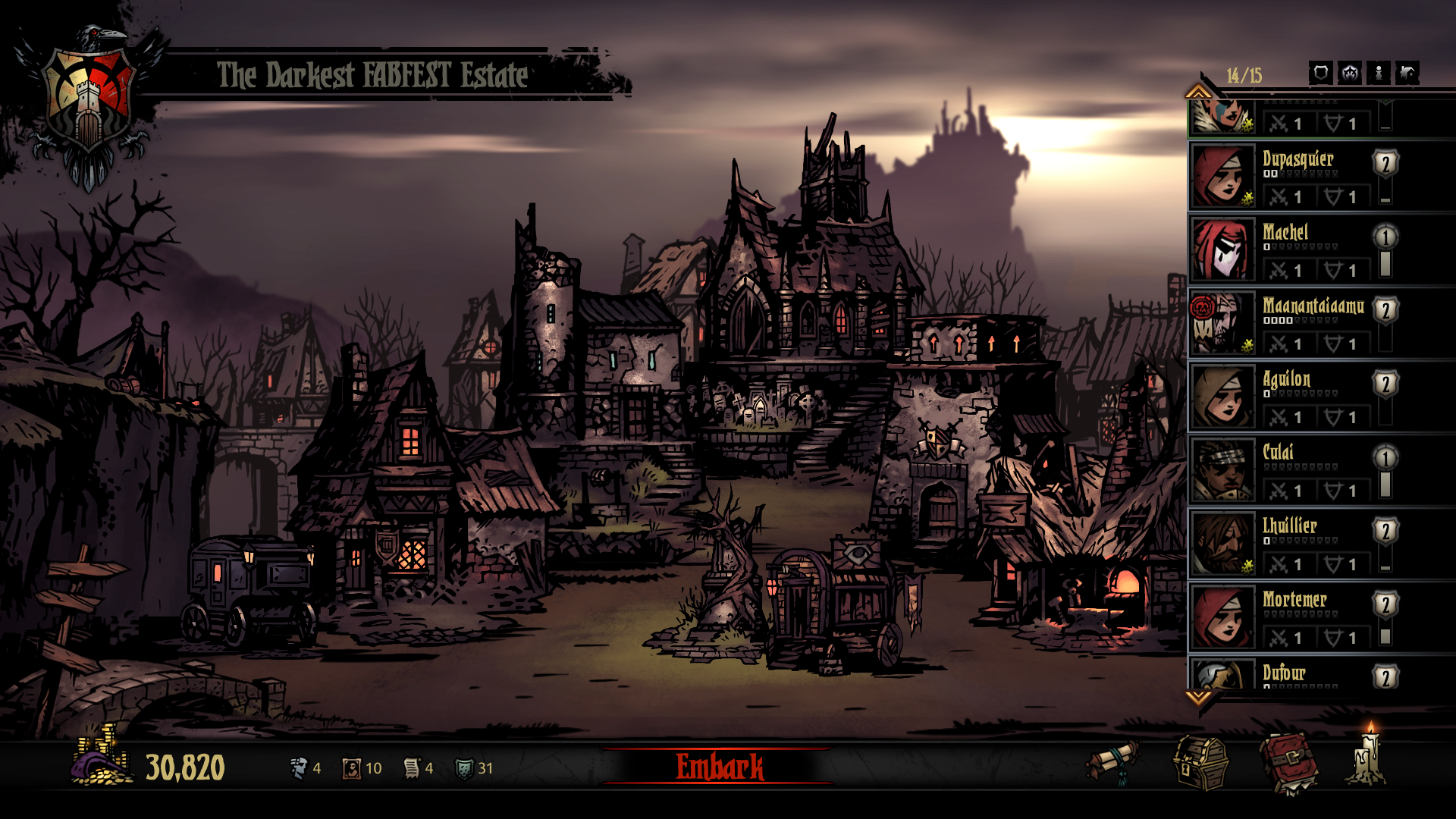Choose Dufour at the roster bottom
This screenshot has width=1456, height=819.
tap(1297, 675)
